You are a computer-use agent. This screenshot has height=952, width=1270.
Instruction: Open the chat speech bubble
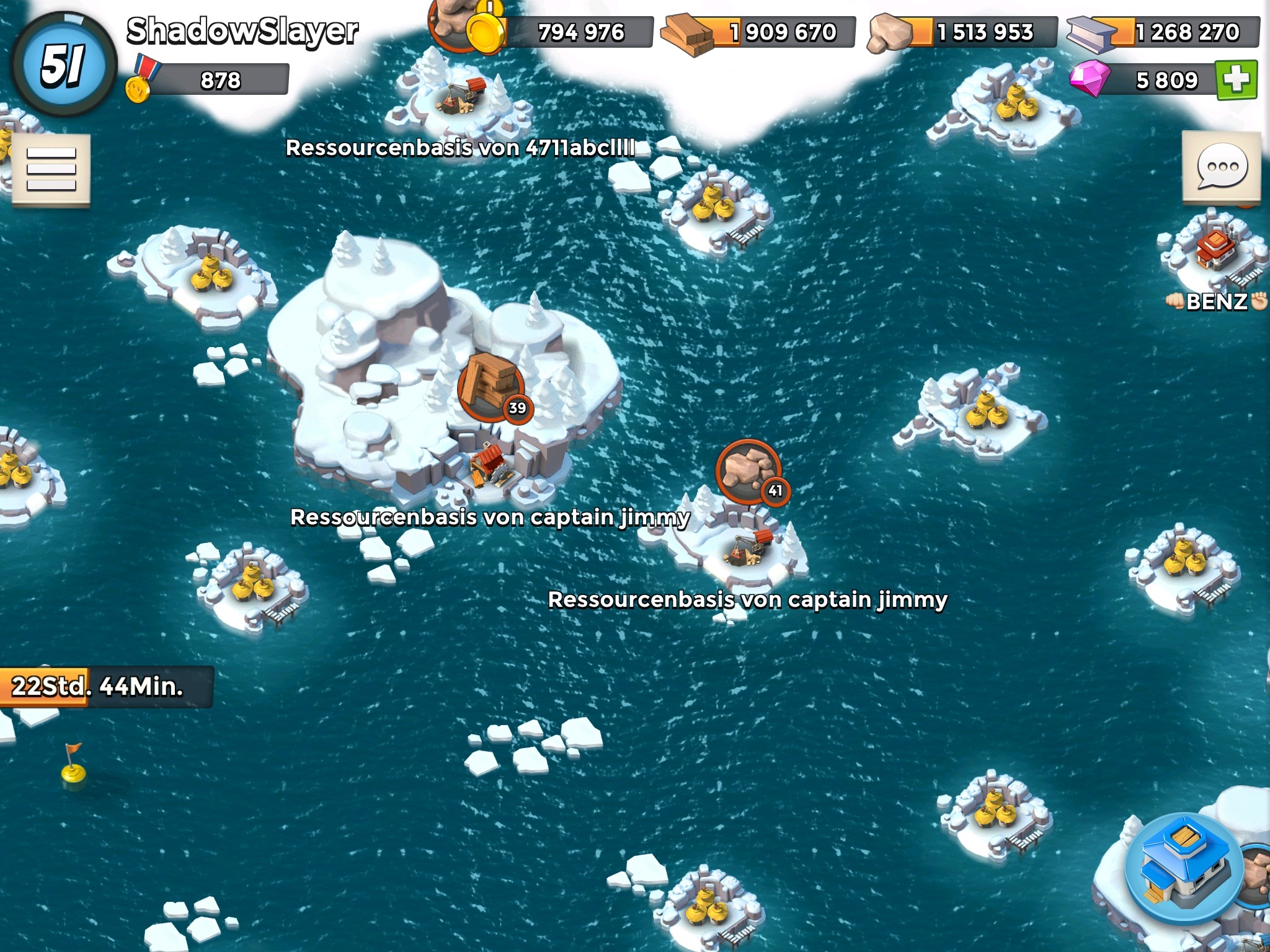(1221, 167)
